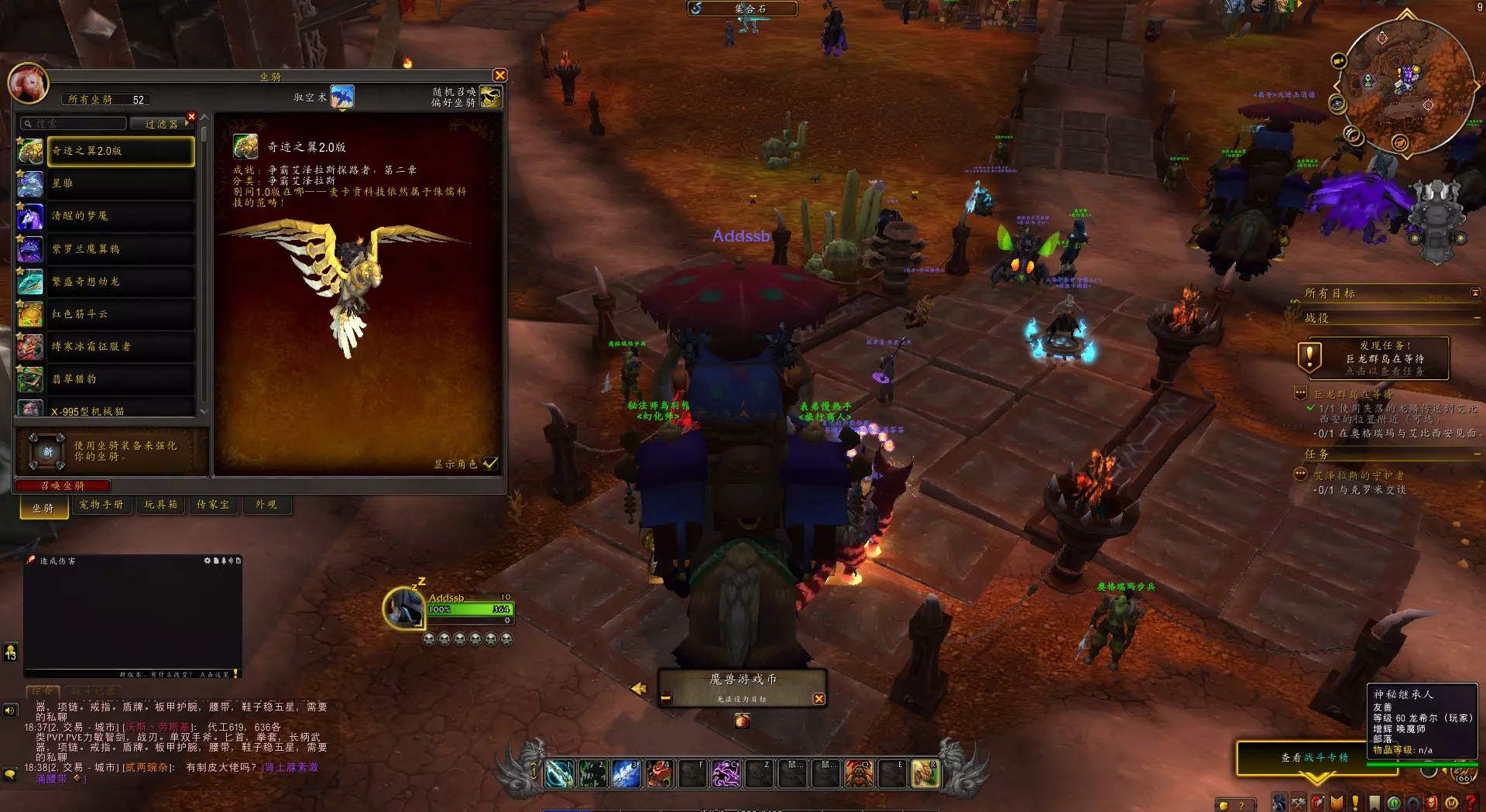This screenshot has height=812, width=1486.
Task: Click the 召唤坐骑 summon button
Action: tap(63, 485)
